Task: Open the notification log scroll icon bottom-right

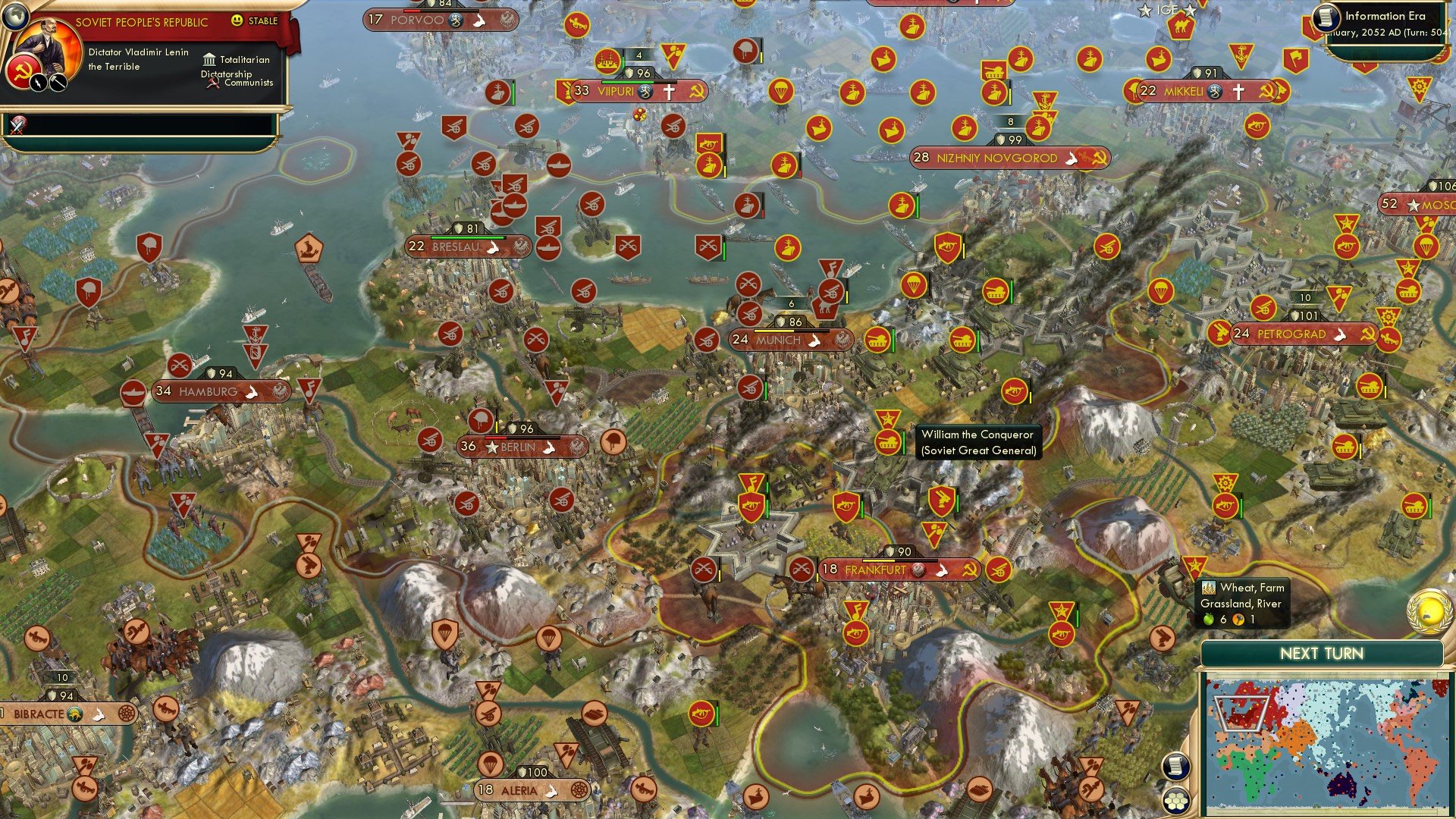Action: tap(1175, 766)
